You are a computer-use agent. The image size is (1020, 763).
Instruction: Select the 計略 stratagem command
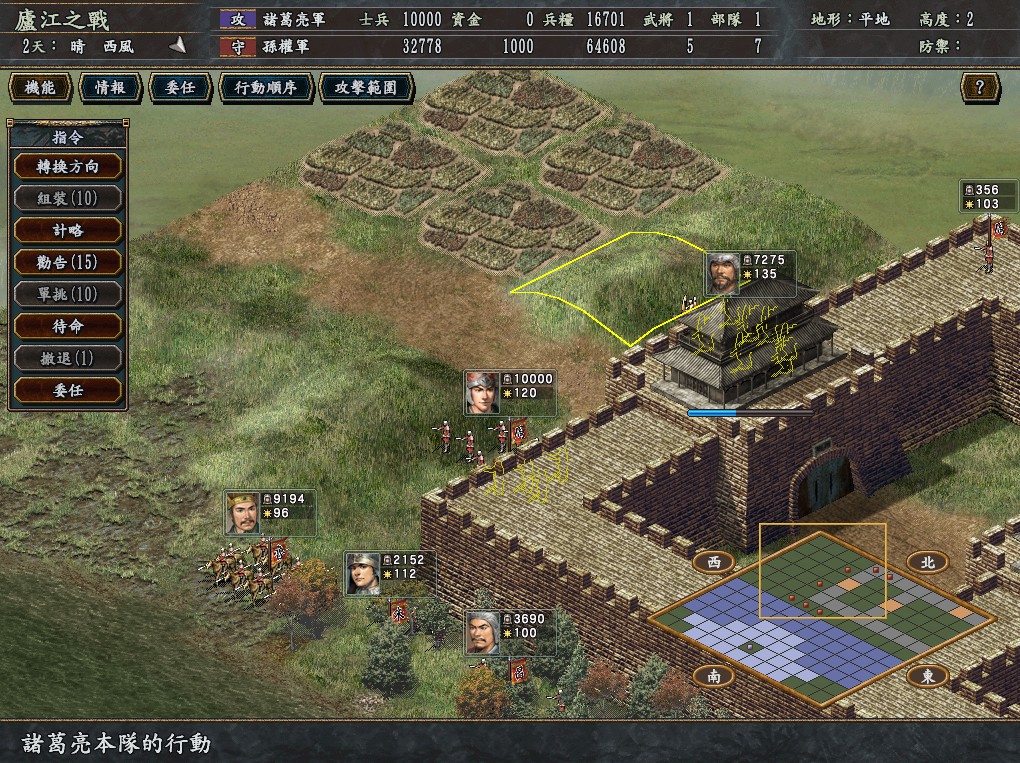[x=68, y=230]
